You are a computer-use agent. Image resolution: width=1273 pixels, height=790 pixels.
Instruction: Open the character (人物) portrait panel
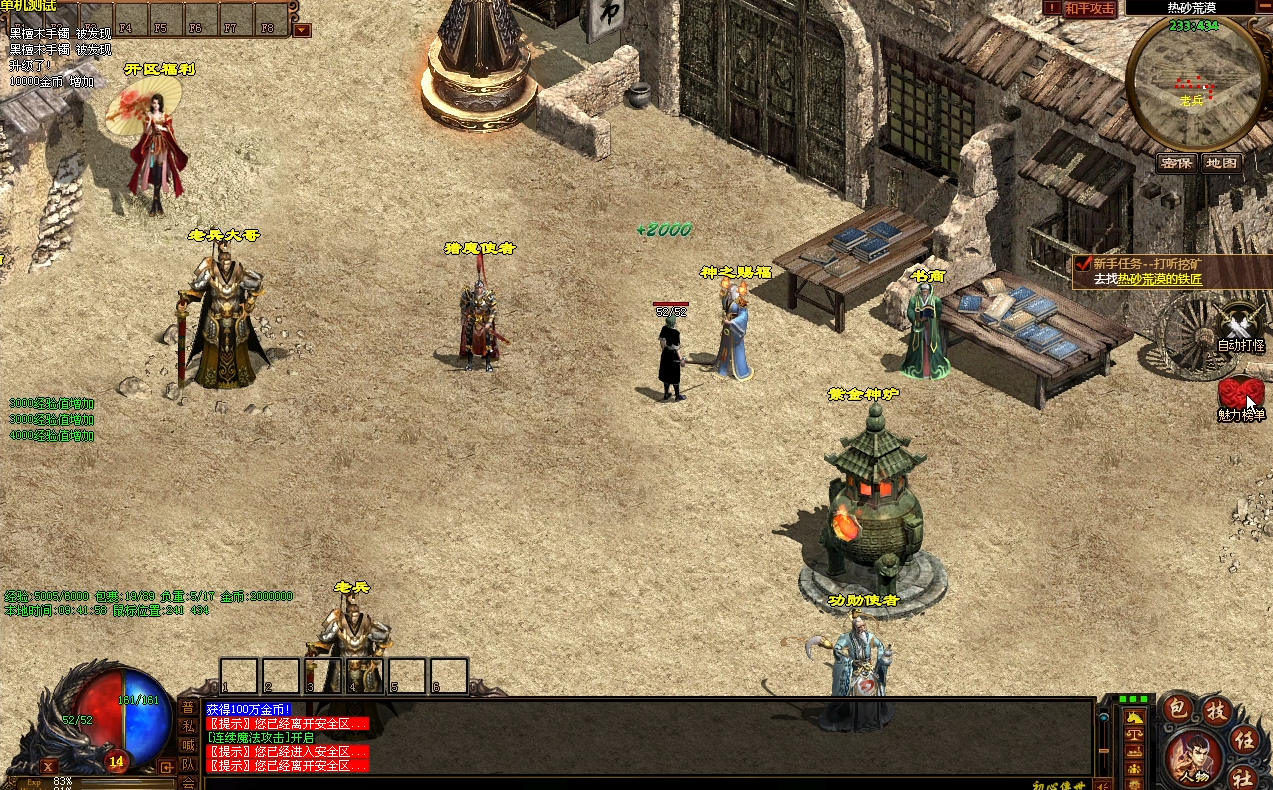pos(1191,757)
